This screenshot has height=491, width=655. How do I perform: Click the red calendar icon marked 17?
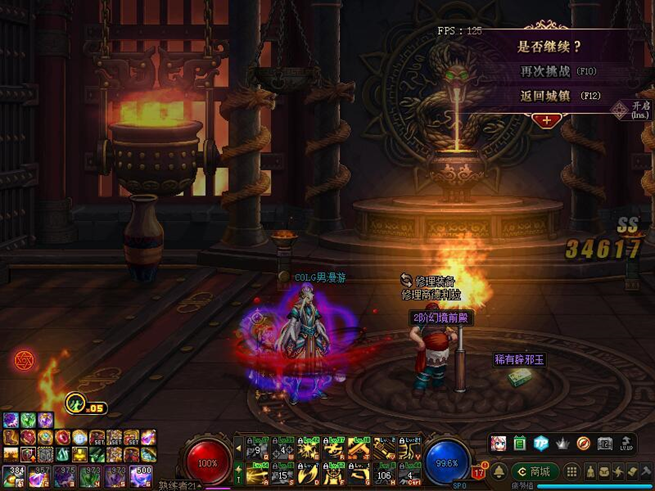pyautogui.click(x=478, y=472)
